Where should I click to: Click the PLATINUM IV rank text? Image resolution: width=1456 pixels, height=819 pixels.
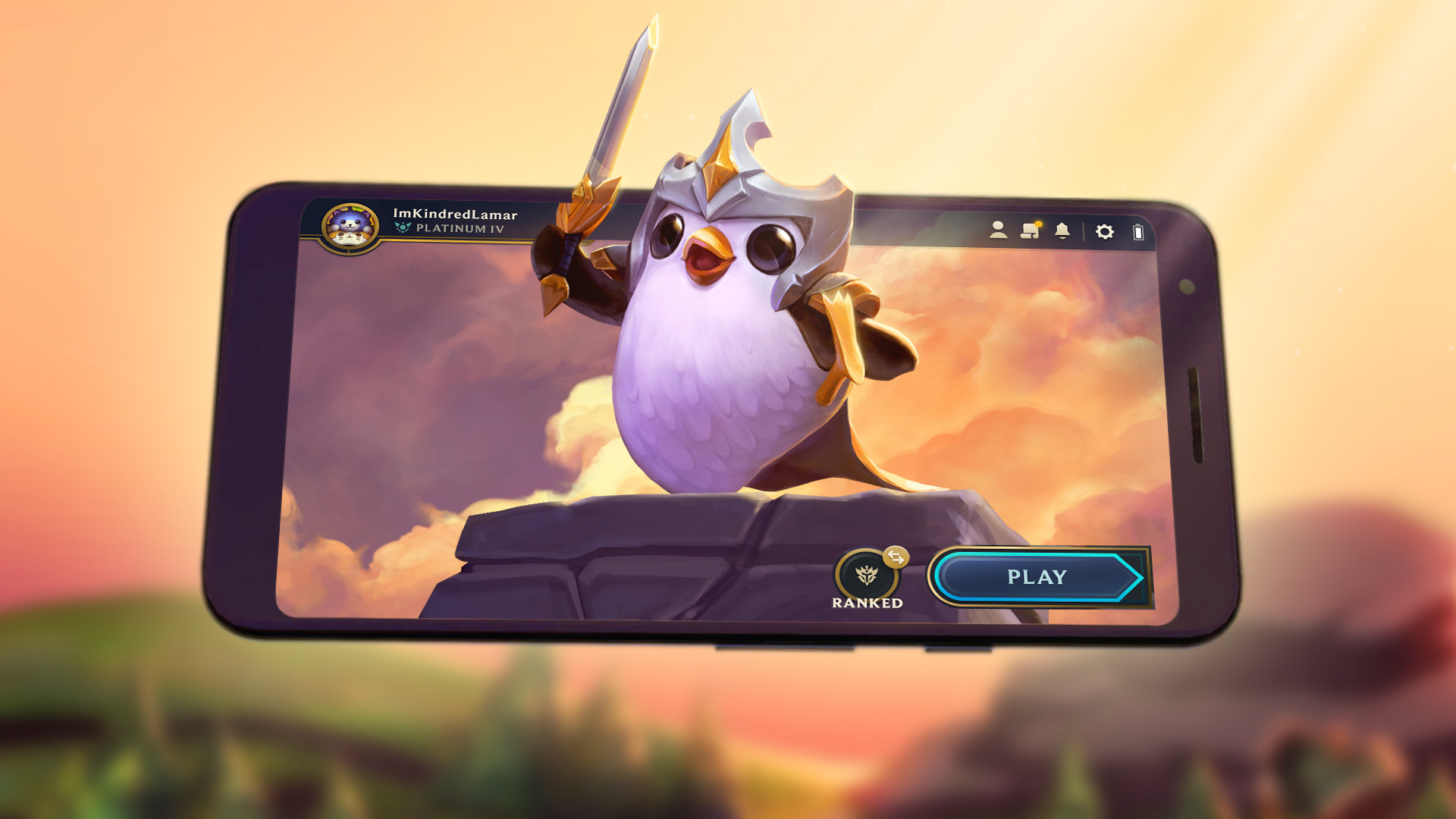pyautogui.click(x=461, y=227)
